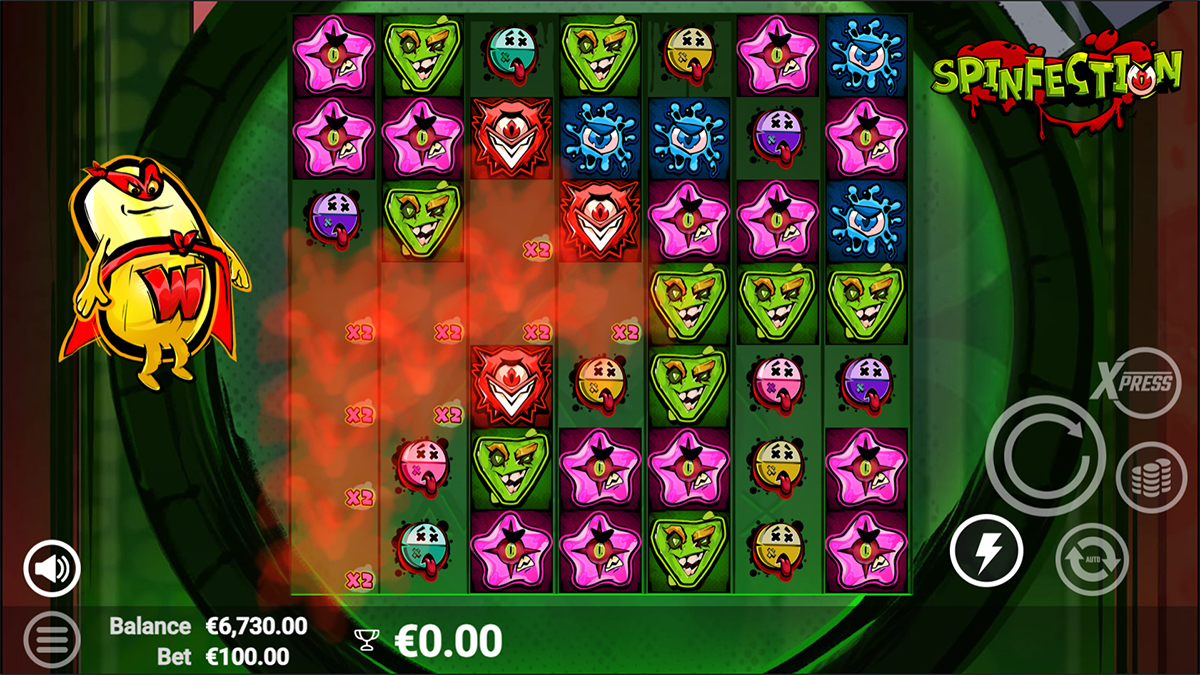Spin the reels with the circular arrow button

1045,455
